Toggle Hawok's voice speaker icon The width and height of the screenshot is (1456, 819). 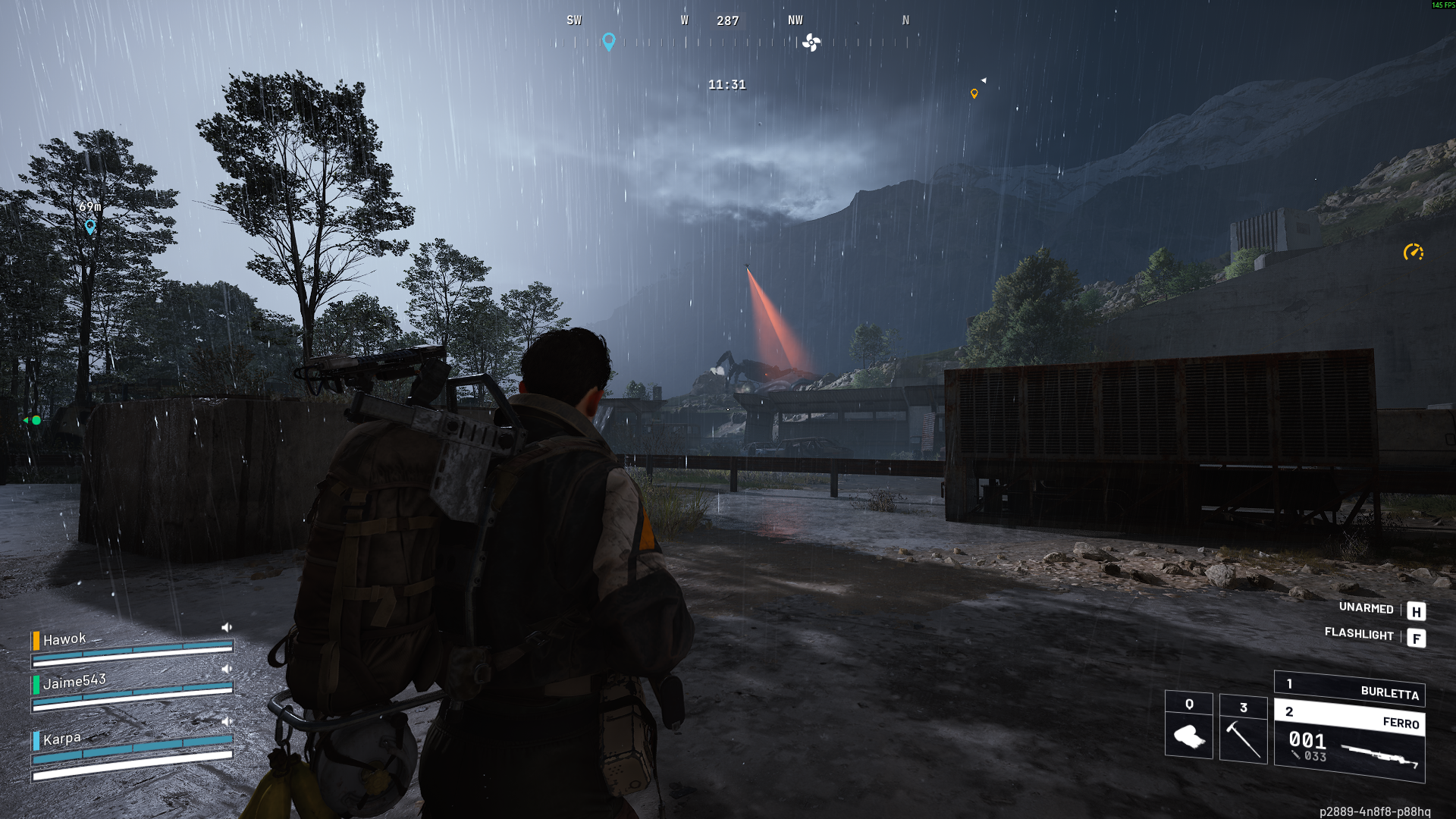click(x=226, y=627)
